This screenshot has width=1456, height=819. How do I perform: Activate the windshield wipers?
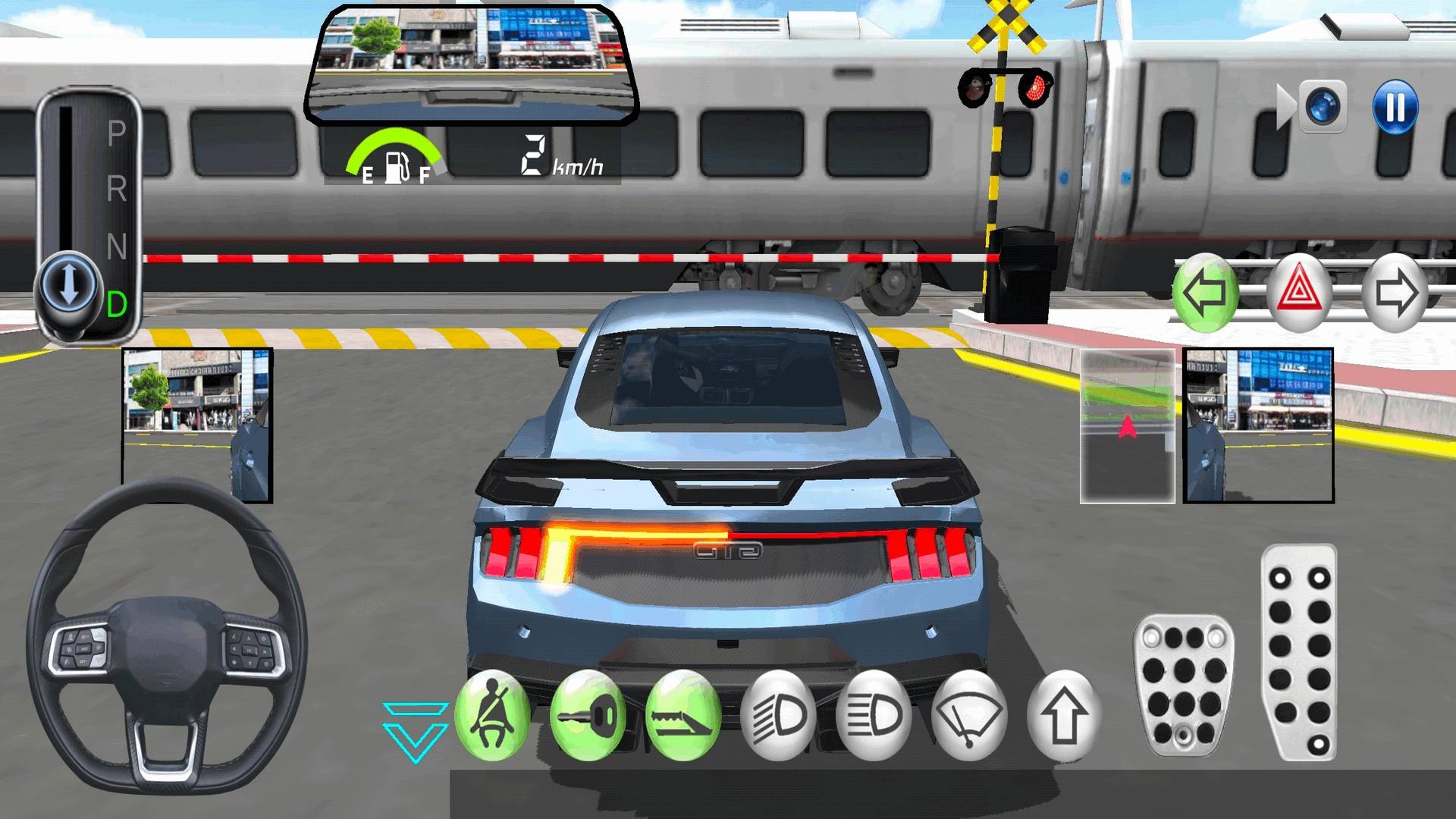[968, 715]
